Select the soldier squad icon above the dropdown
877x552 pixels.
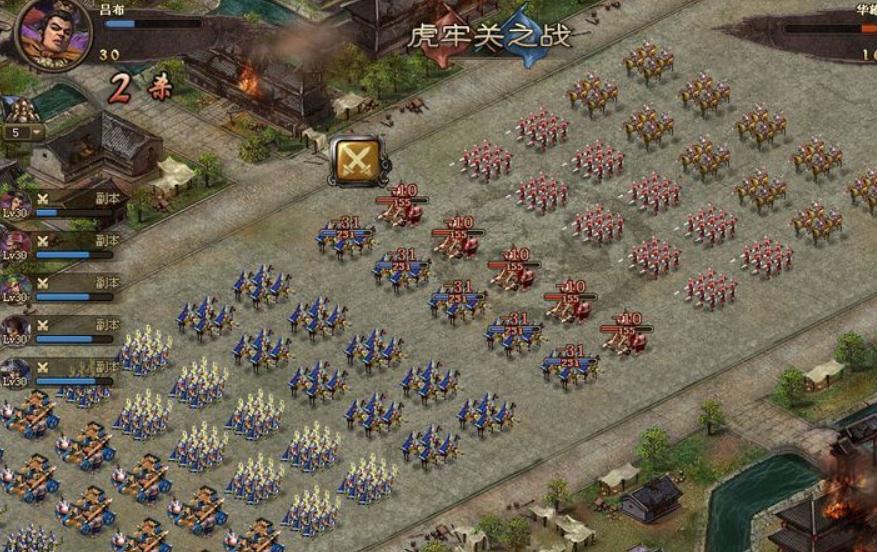tap(22, 109)
